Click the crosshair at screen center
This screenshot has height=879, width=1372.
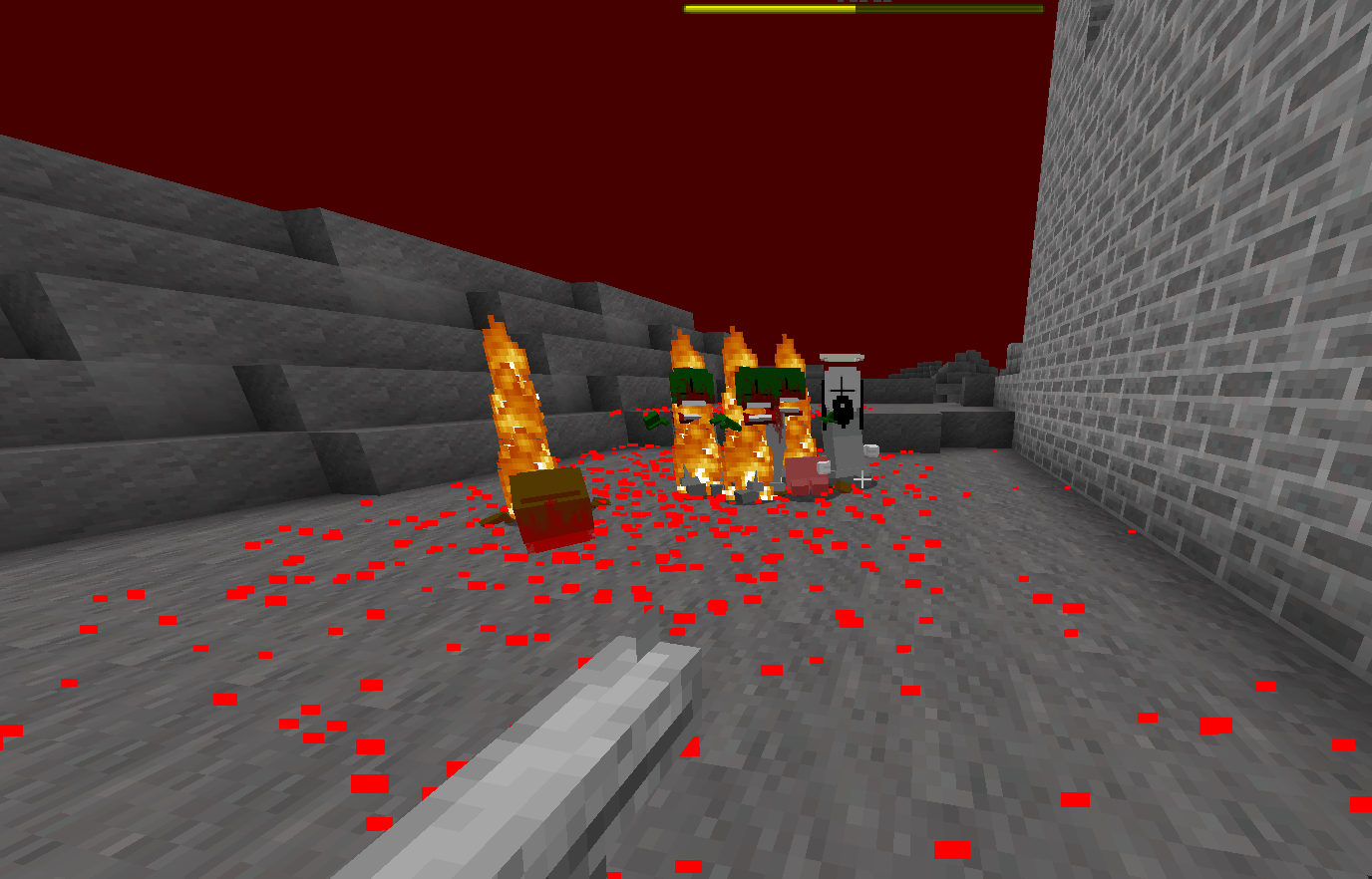861,478
